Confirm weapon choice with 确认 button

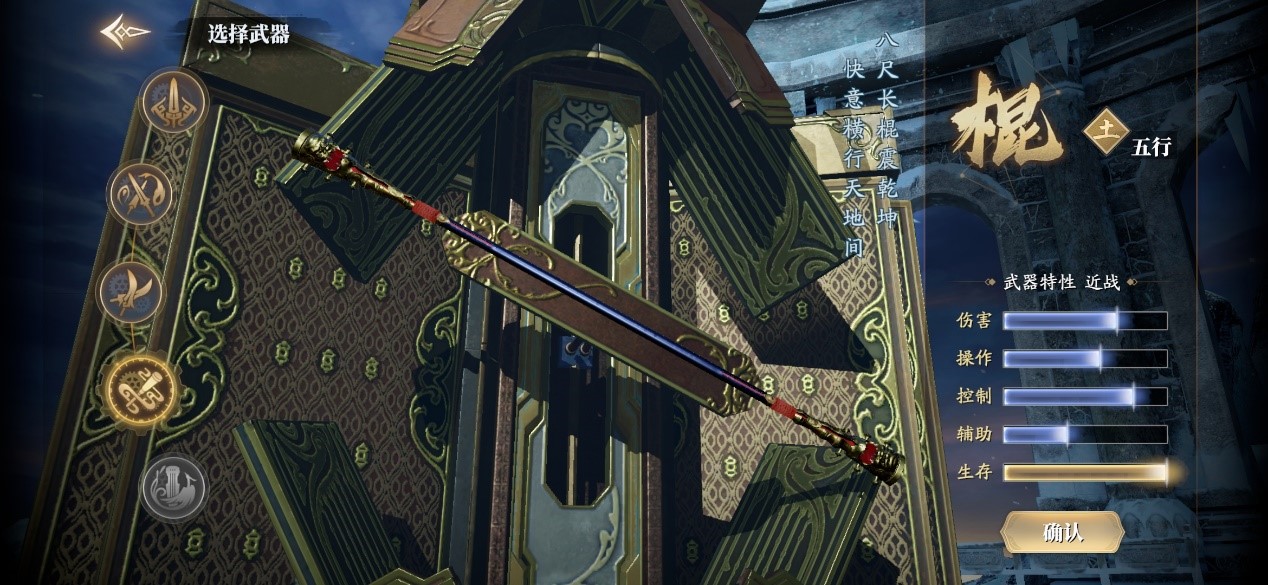point(1062,532)
